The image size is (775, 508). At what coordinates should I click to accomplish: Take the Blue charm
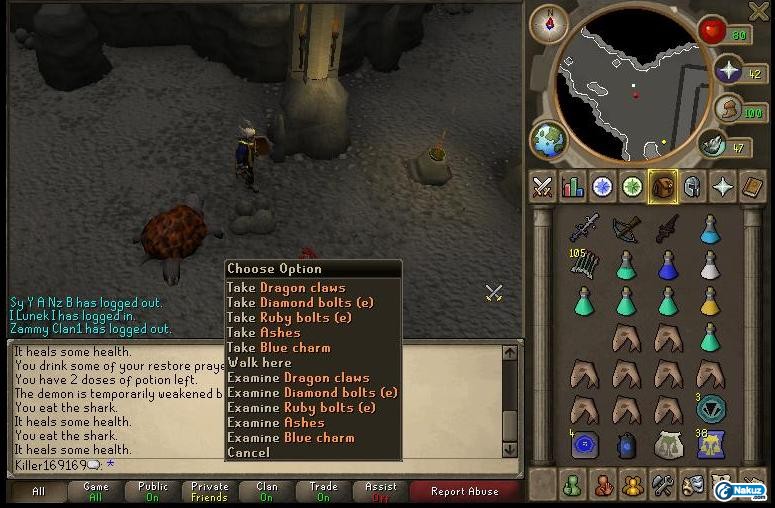pos(278,348)
